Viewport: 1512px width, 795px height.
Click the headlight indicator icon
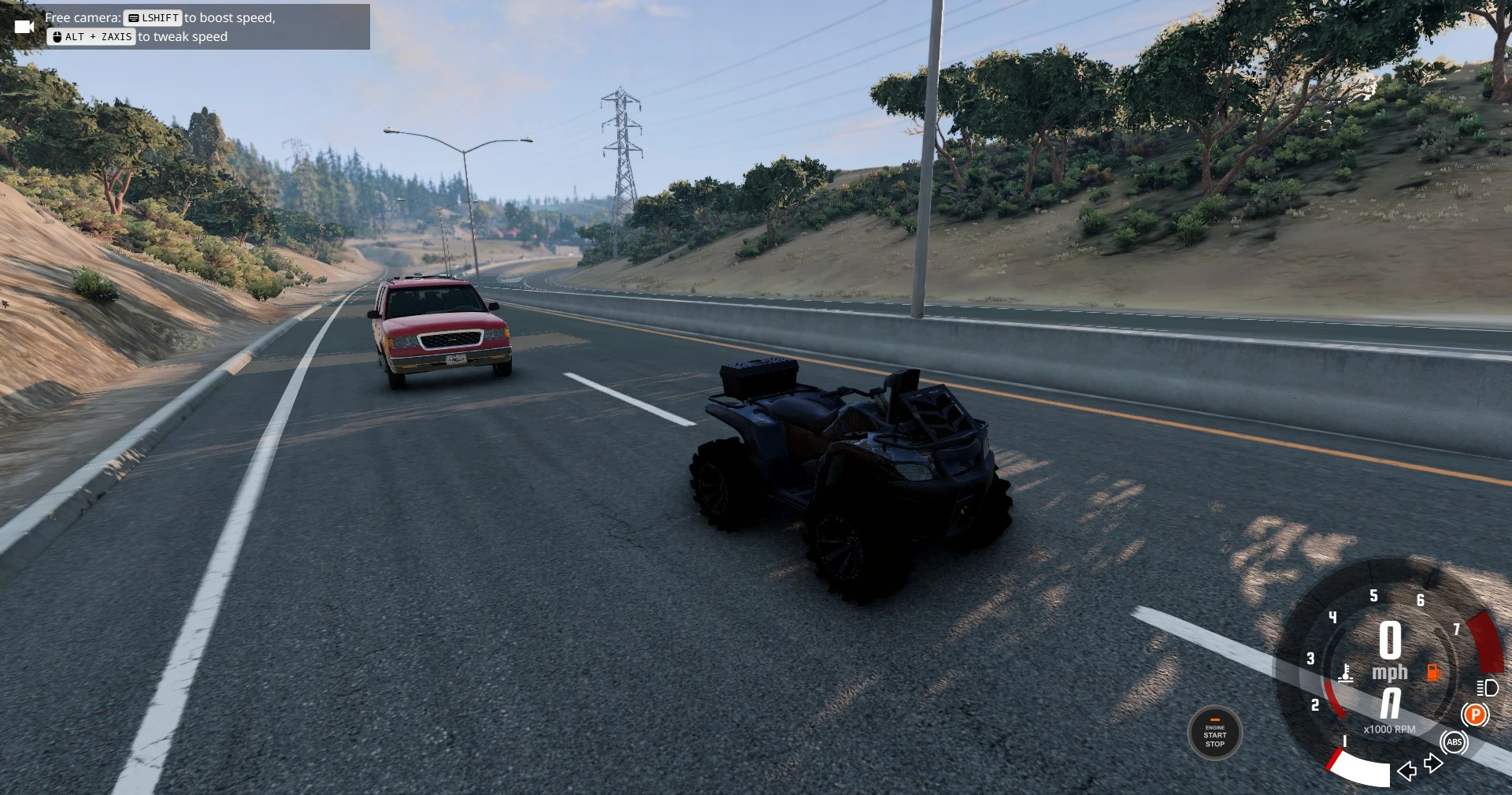point(1487,688)
